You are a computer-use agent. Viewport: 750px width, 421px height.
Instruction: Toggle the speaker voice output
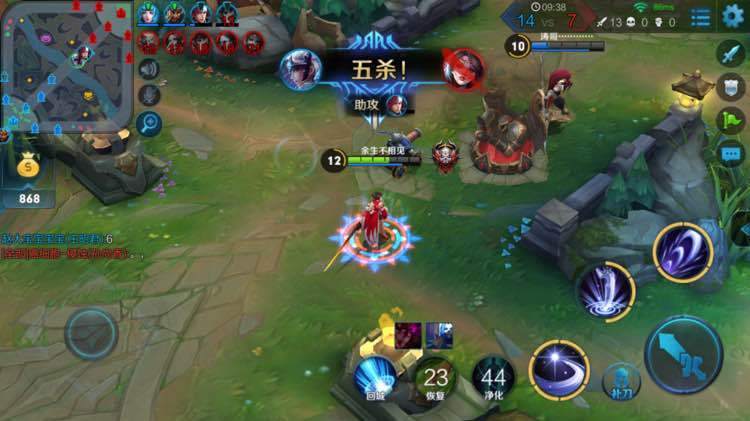point(149,69)
